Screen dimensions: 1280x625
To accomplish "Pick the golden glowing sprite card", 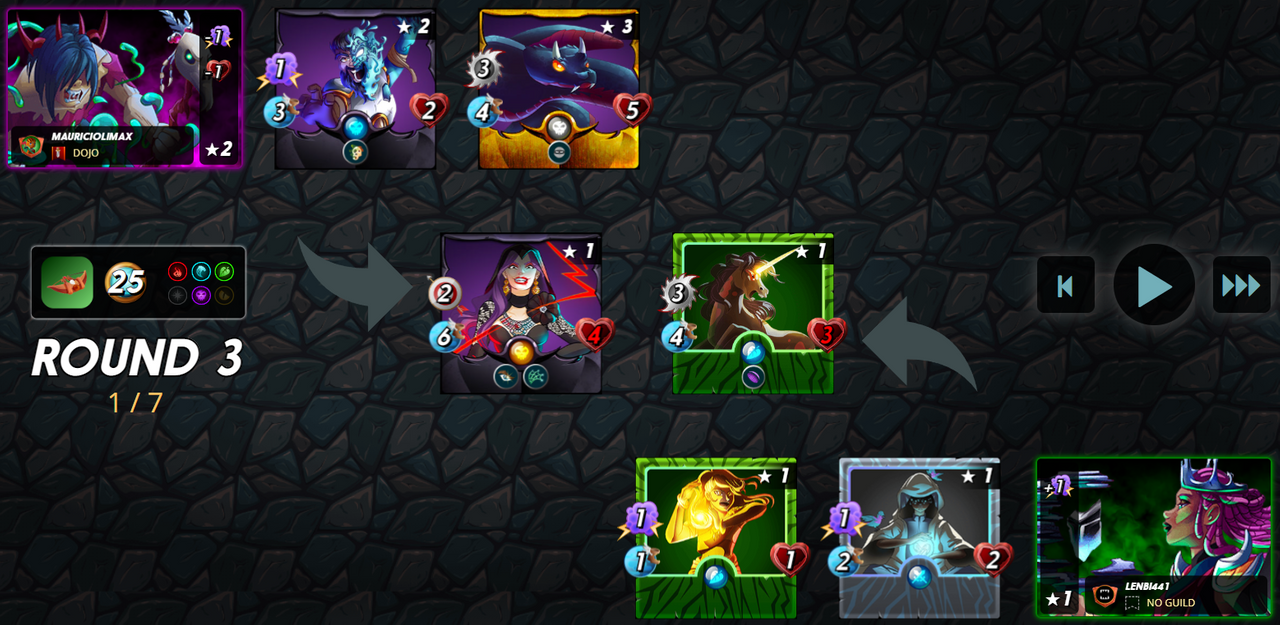I will (716, 537).
